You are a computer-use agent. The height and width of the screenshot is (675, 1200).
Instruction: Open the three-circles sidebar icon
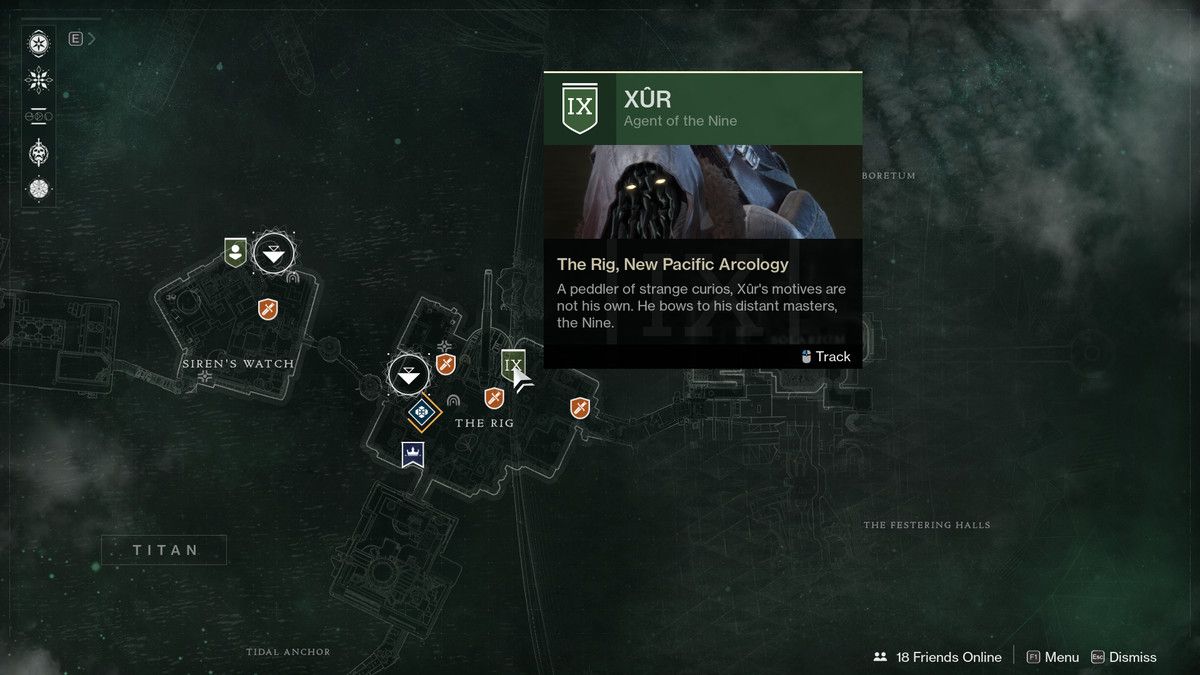click(x=39, y=116)
